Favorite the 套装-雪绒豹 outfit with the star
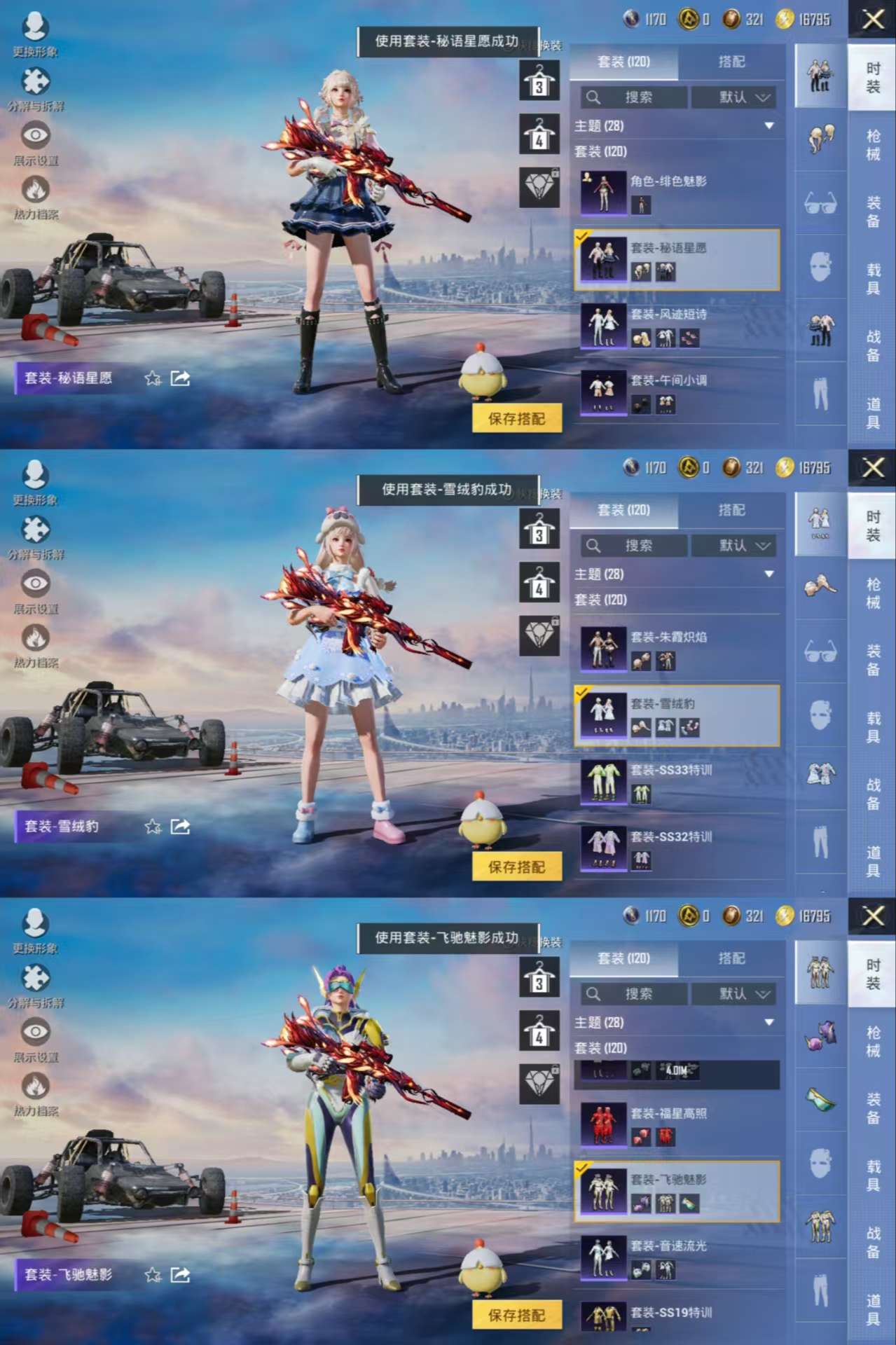 click(153, 827)
